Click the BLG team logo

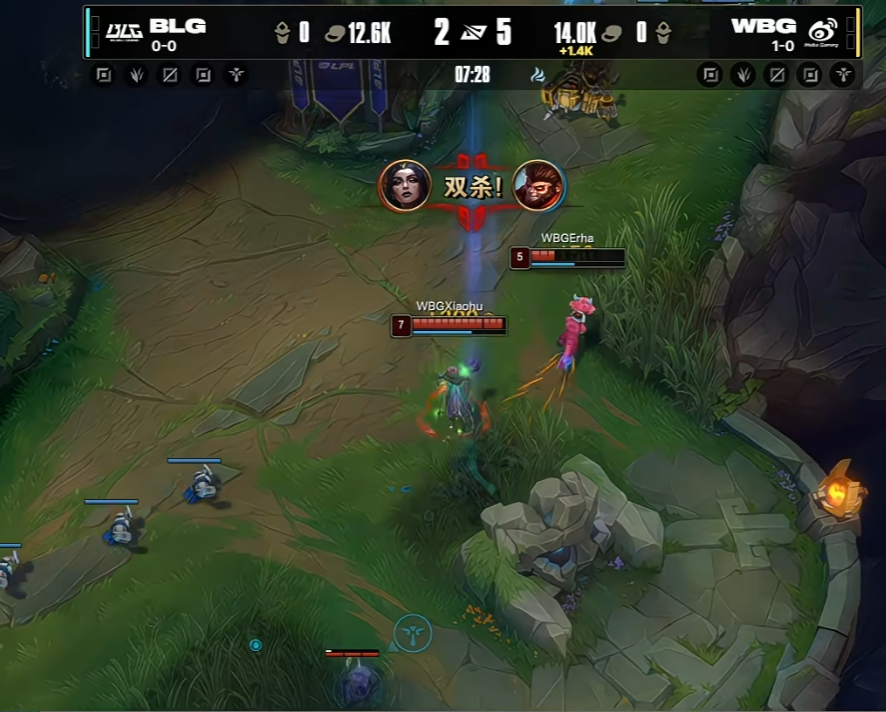[124, 31]
